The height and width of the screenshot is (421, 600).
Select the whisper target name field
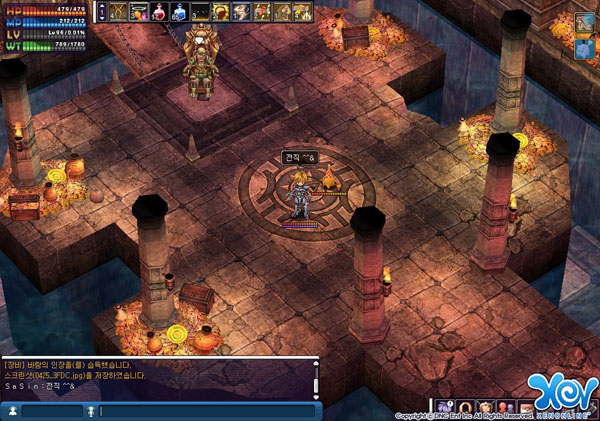[52, 411]
